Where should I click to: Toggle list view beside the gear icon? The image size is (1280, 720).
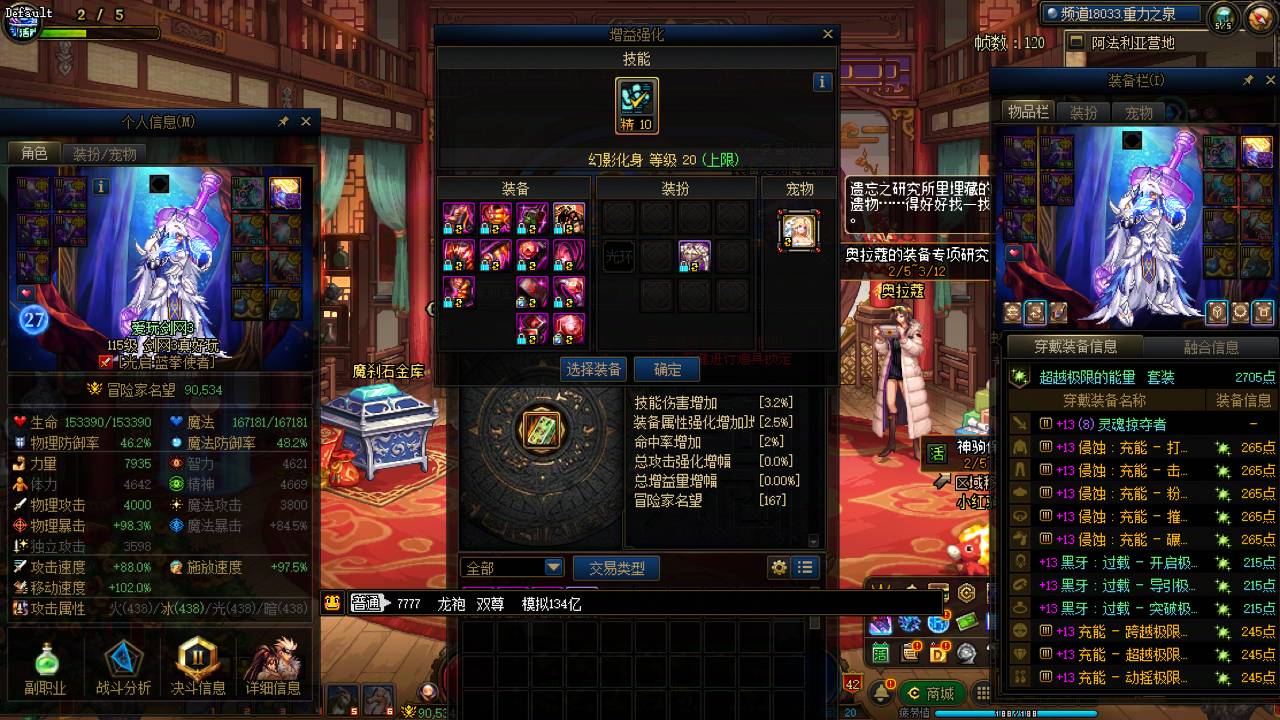[x=804, y=567]
